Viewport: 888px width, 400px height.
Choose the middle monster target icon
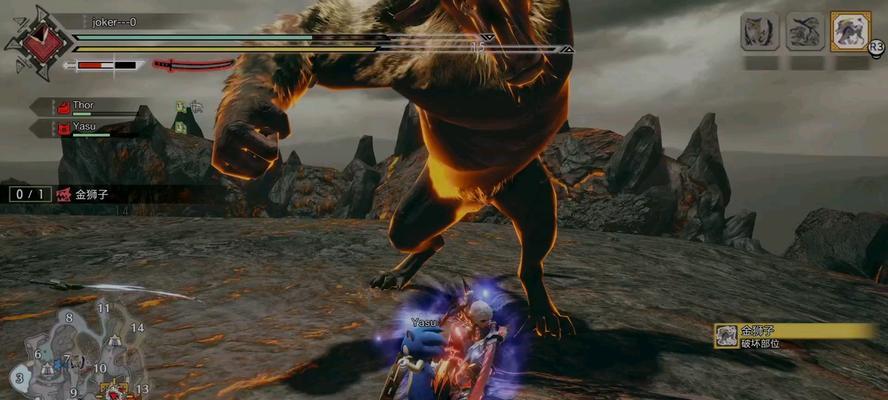(805, 31)
